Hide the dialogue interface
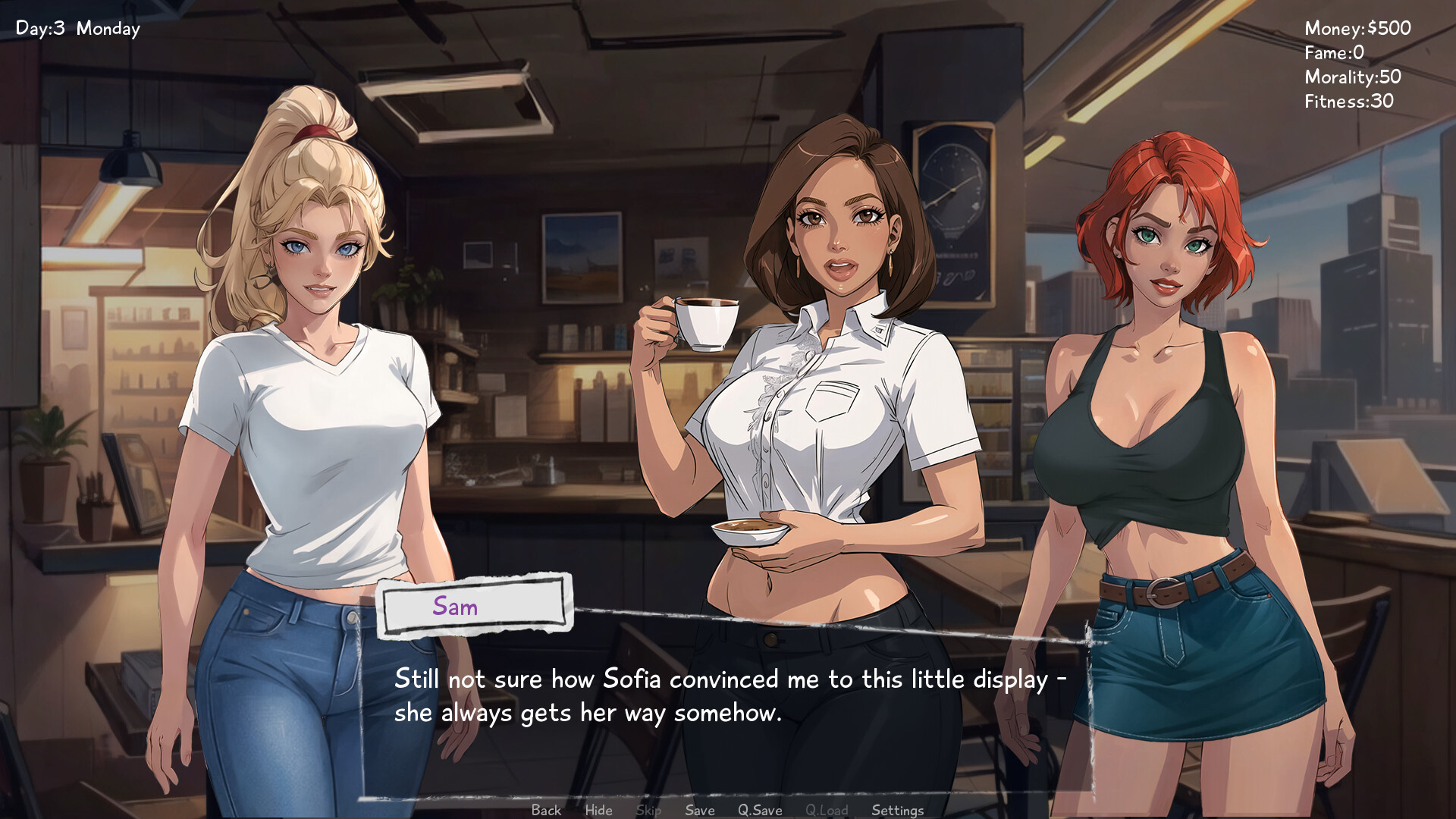The height and width of the screenshot is (819, 1456). (x=598, y=810)
